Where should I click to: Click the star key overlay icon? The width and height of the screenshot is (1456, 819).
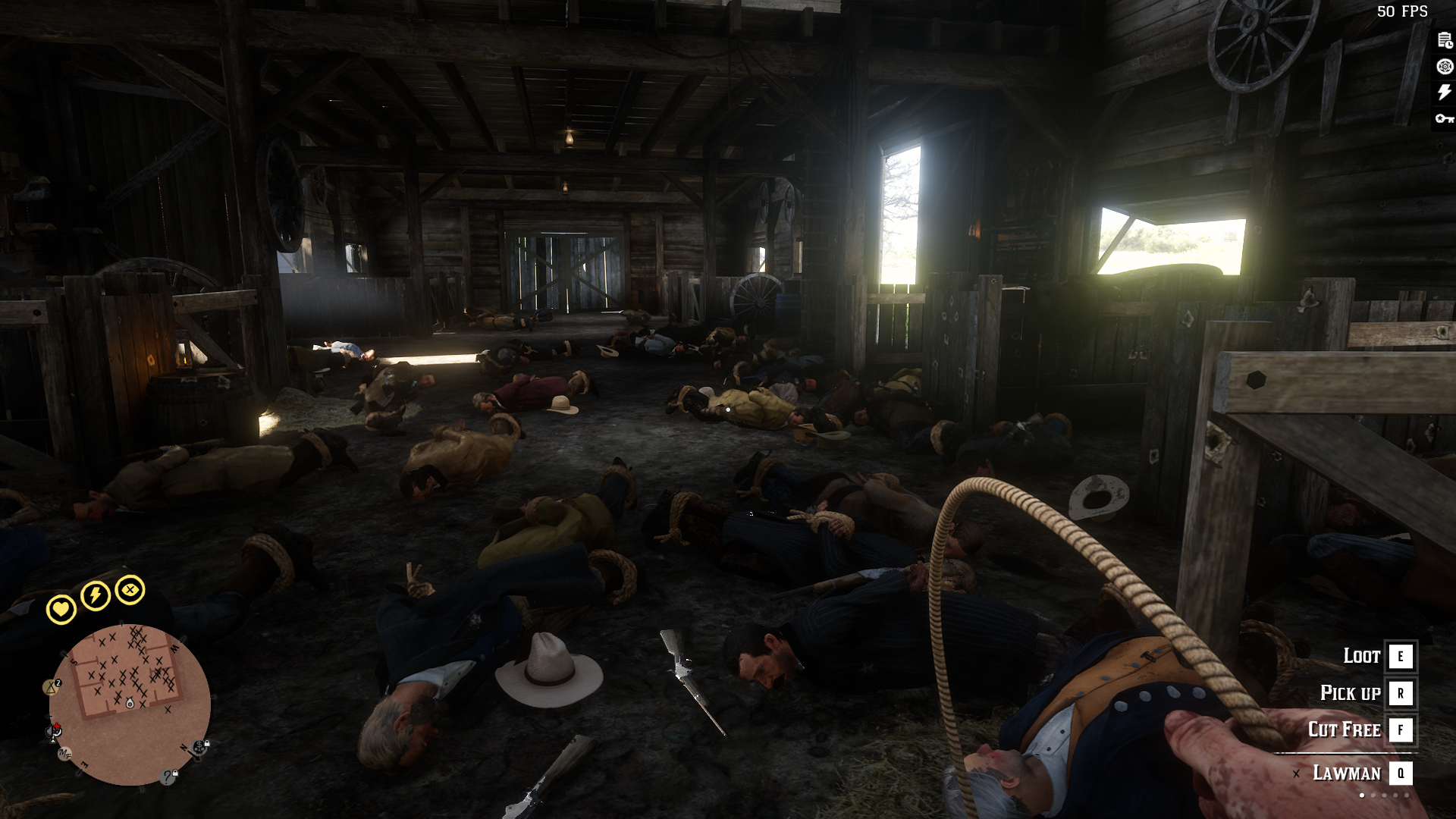1445,118
